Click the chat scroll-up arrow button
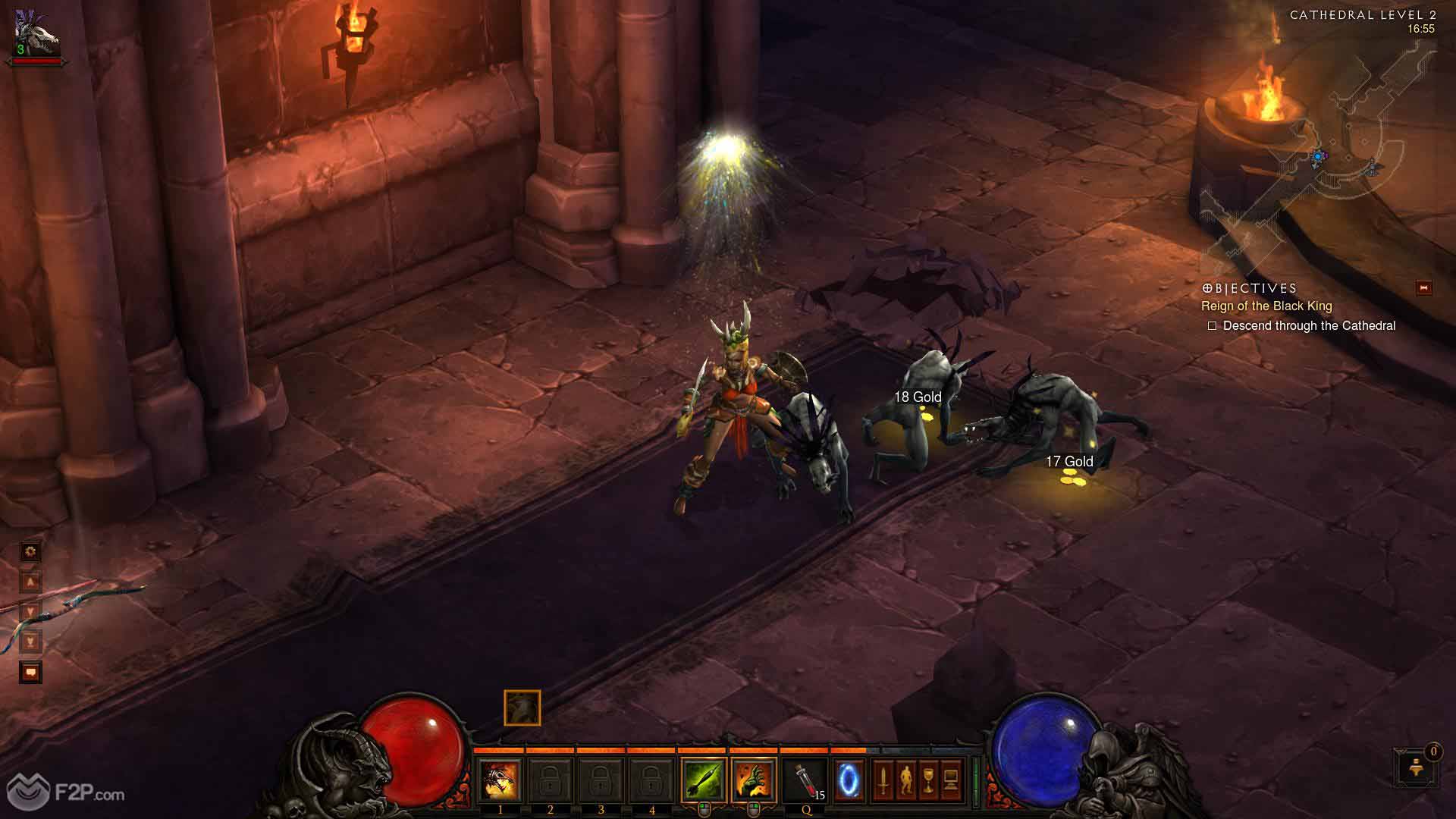 [30, 582]
